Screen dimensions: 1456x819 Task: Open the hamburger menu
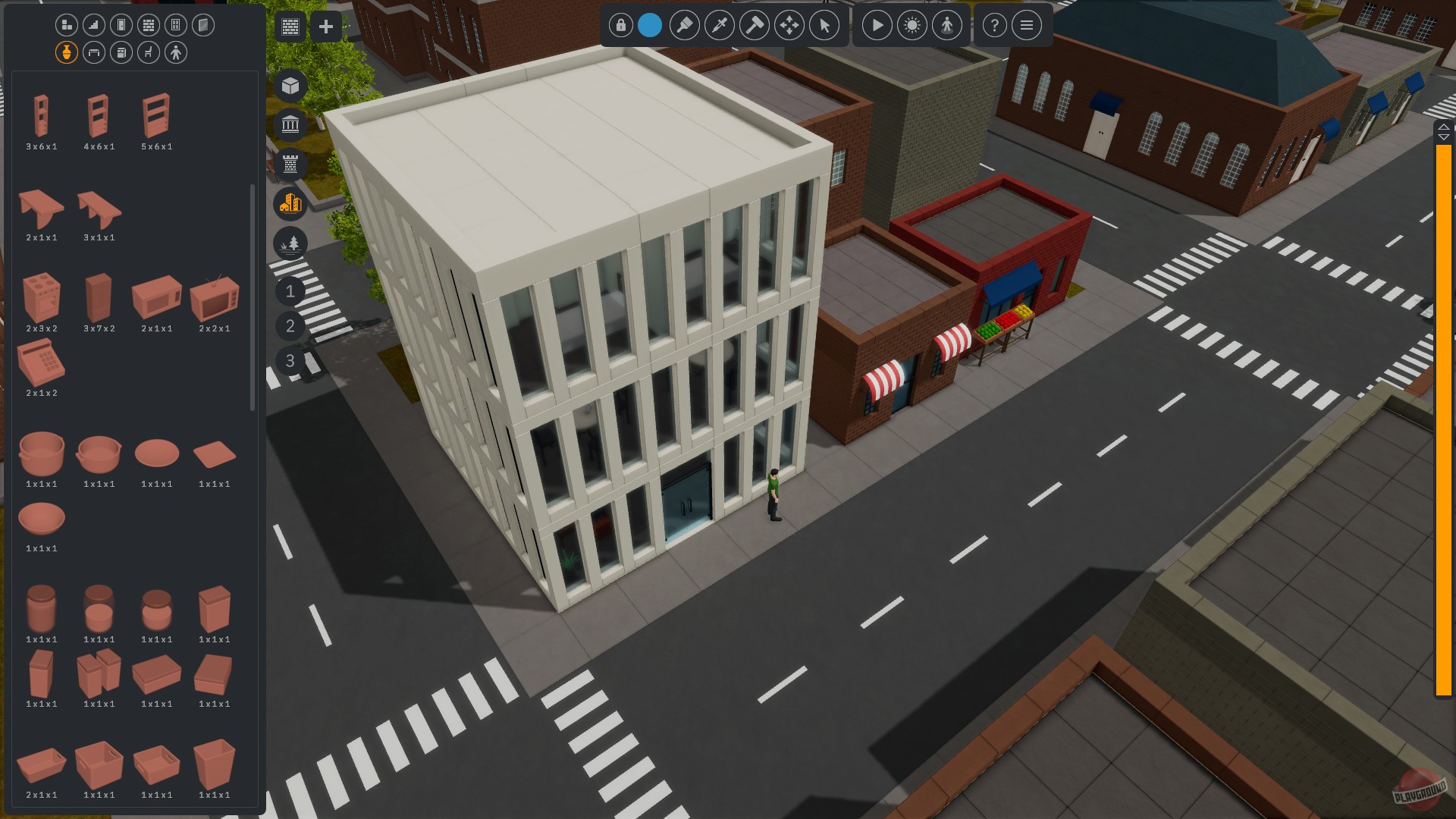click(1026, 25)
